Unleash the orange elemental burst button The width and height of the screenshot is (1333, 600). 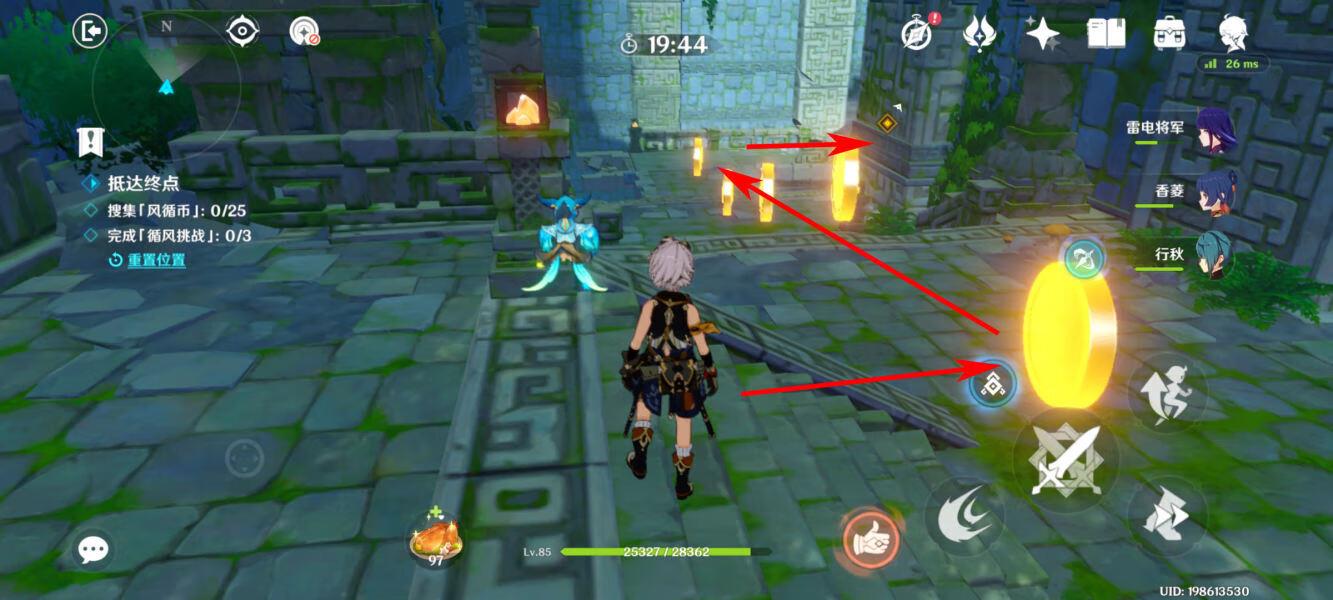tap(872, 540)
